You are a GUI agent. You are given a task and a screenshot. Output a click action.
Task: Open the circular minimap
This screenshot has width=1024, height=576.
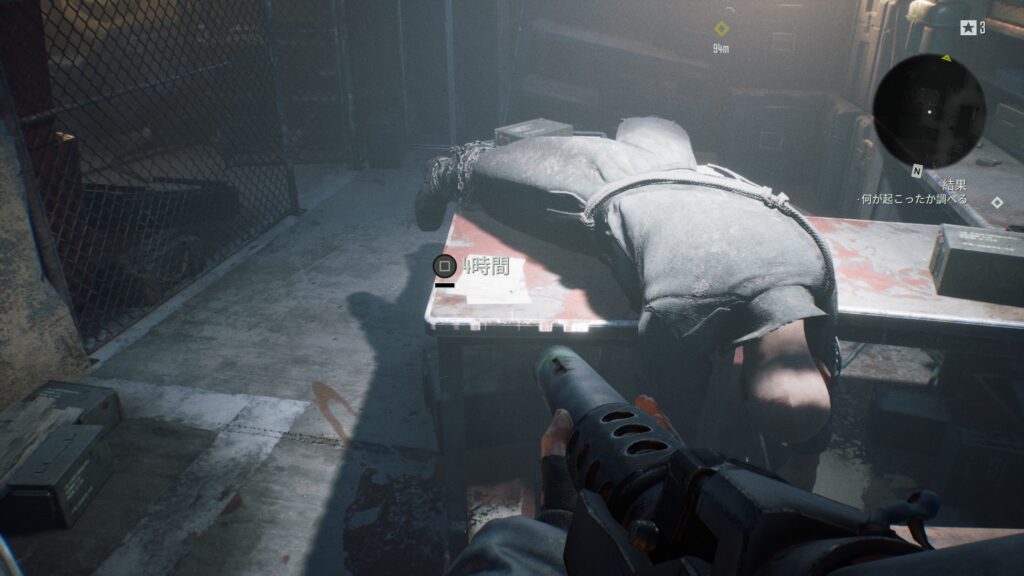(x=929, y=110)
